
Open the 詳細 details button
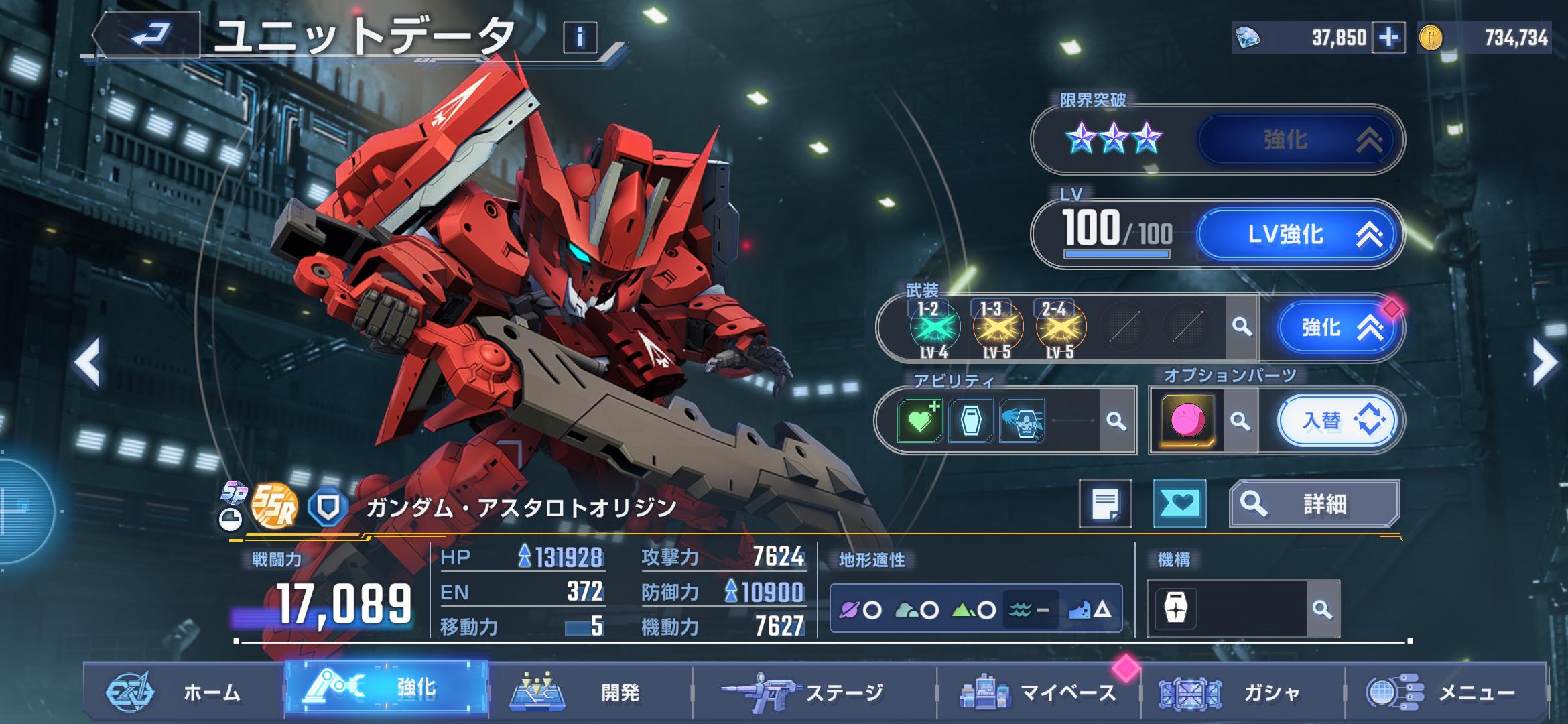(x=1314, y=503)
